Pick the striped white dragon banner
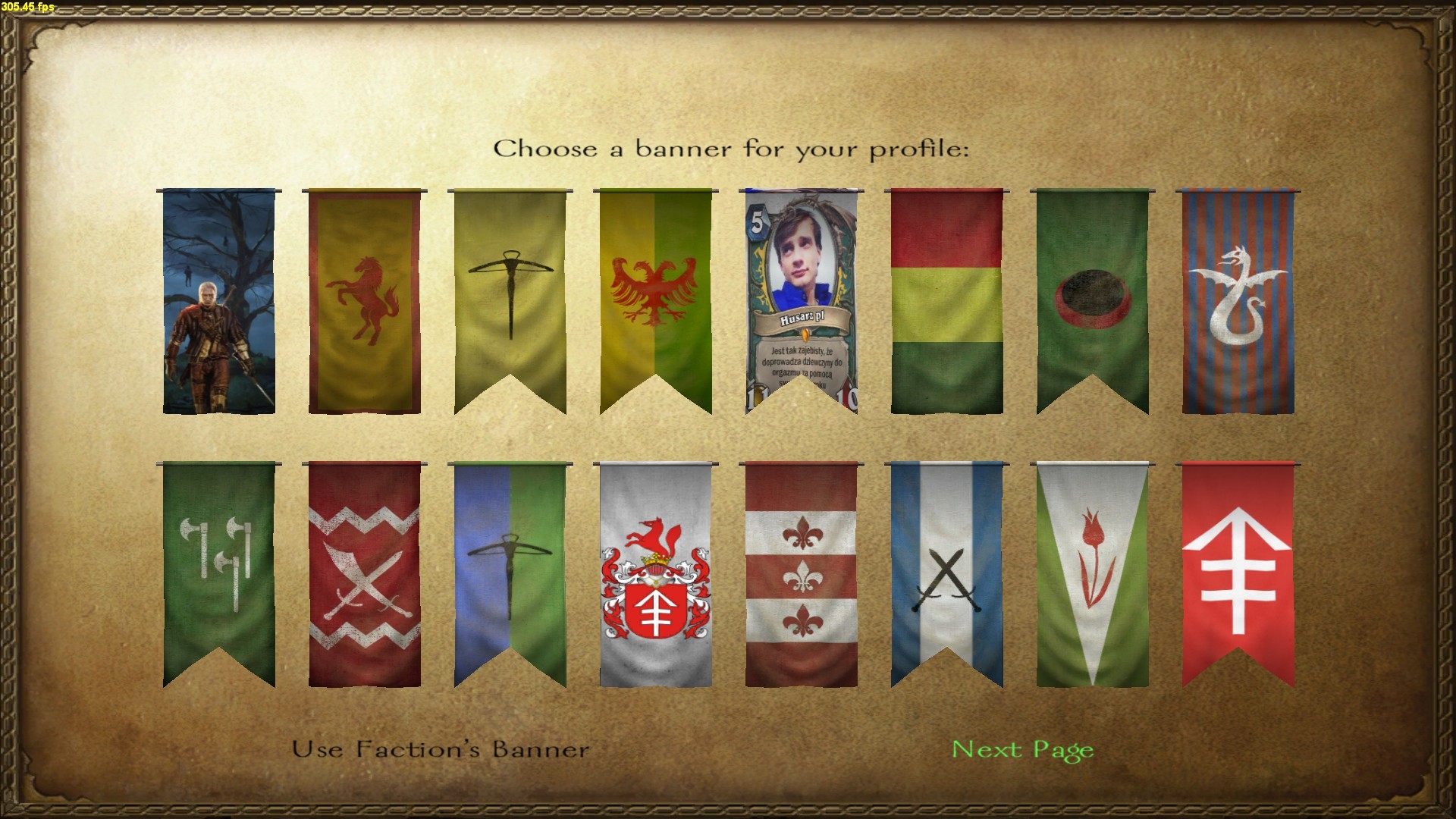This screenshot has width=1456, height=819. tap(1238, 301)
